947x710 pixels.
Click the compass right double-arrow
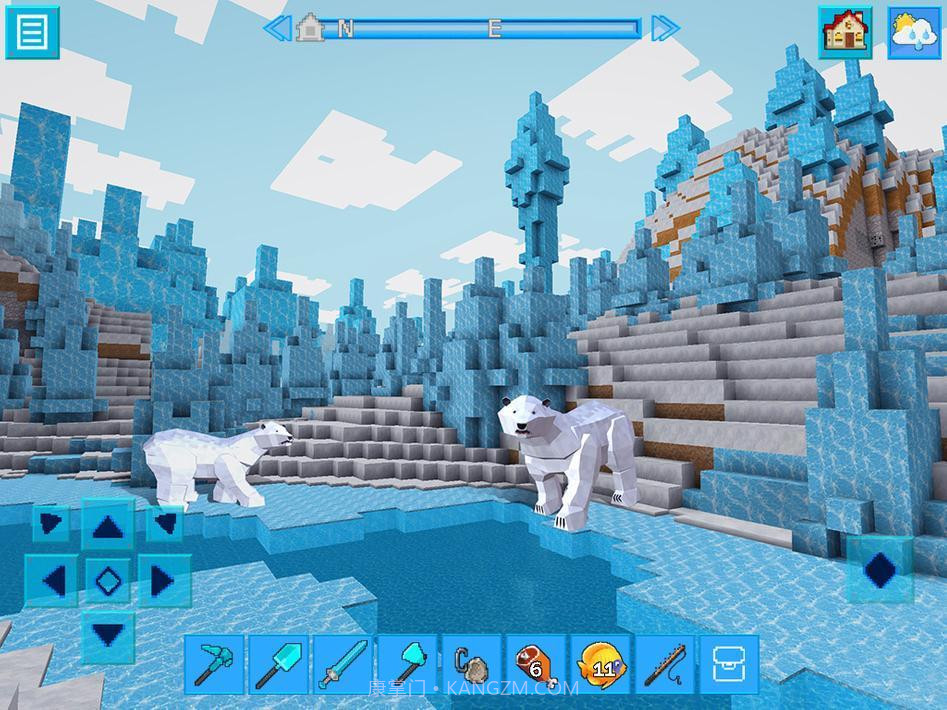click(x=664, y=28)
